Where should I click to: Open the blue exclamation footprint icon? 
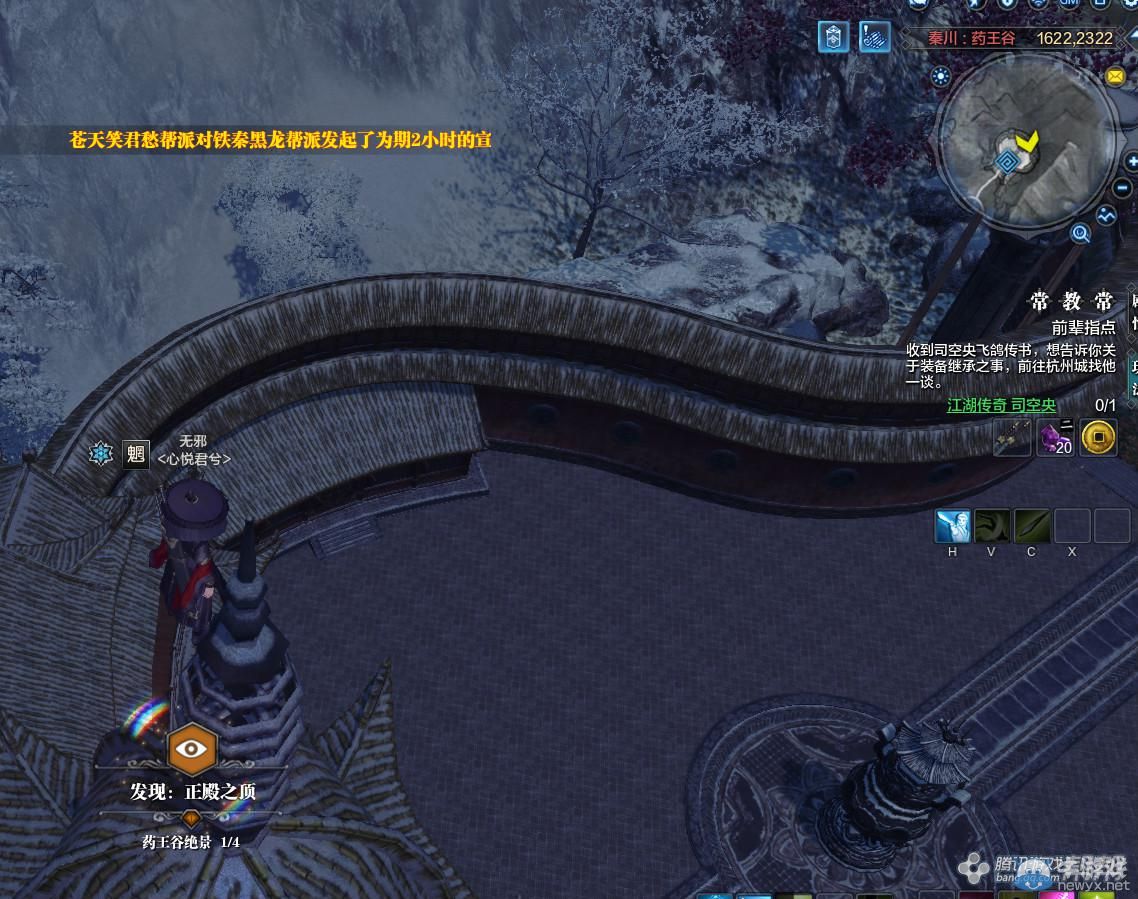875,37
